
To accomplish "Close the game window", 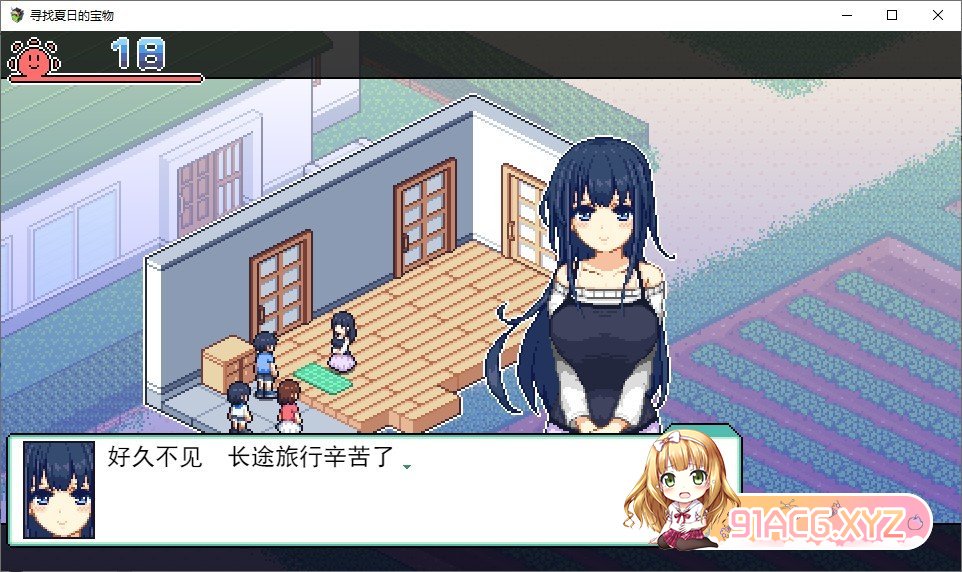I will pos(937,15).
